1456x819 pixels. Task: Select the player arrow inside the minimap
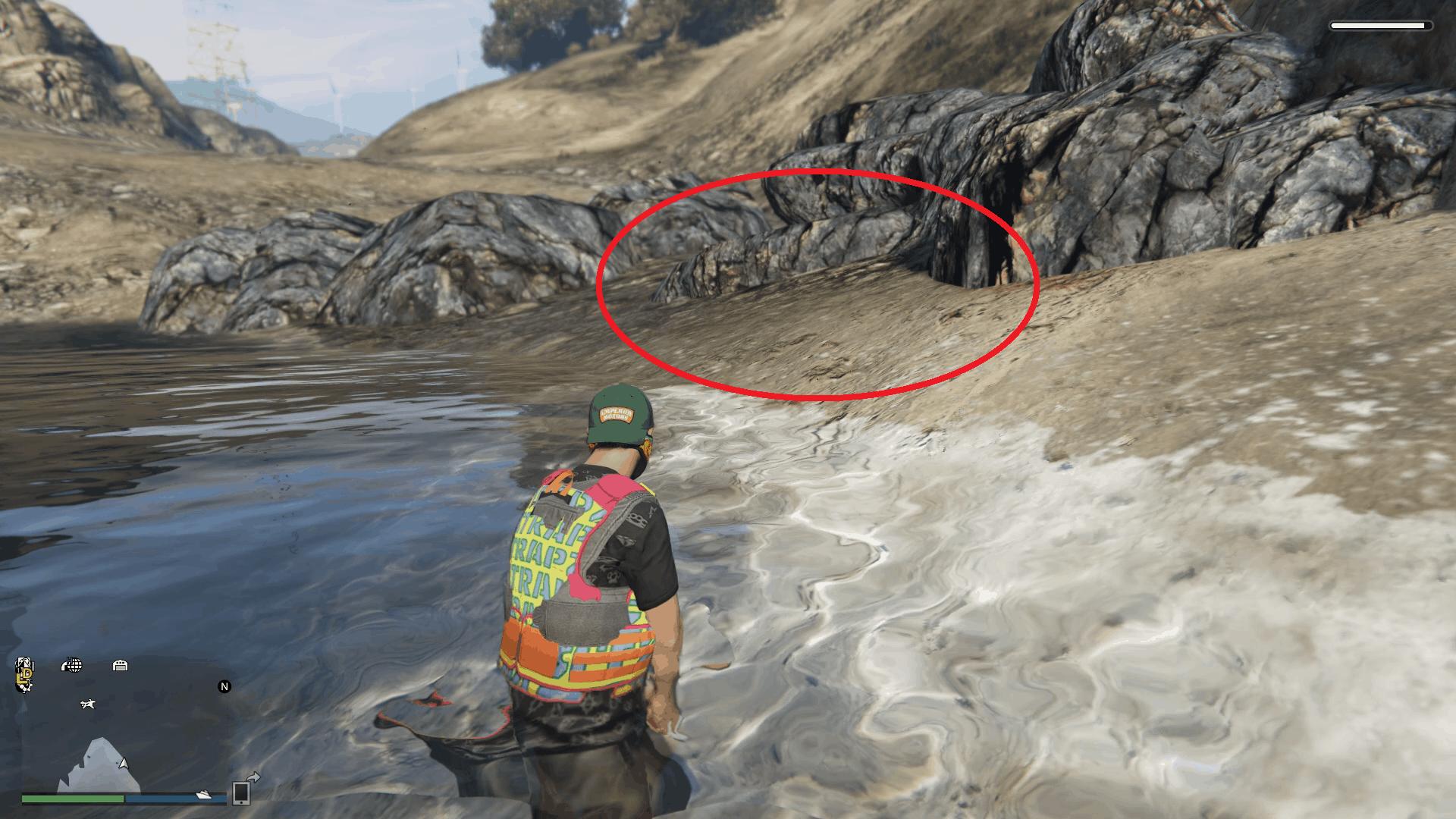point(123,763)
